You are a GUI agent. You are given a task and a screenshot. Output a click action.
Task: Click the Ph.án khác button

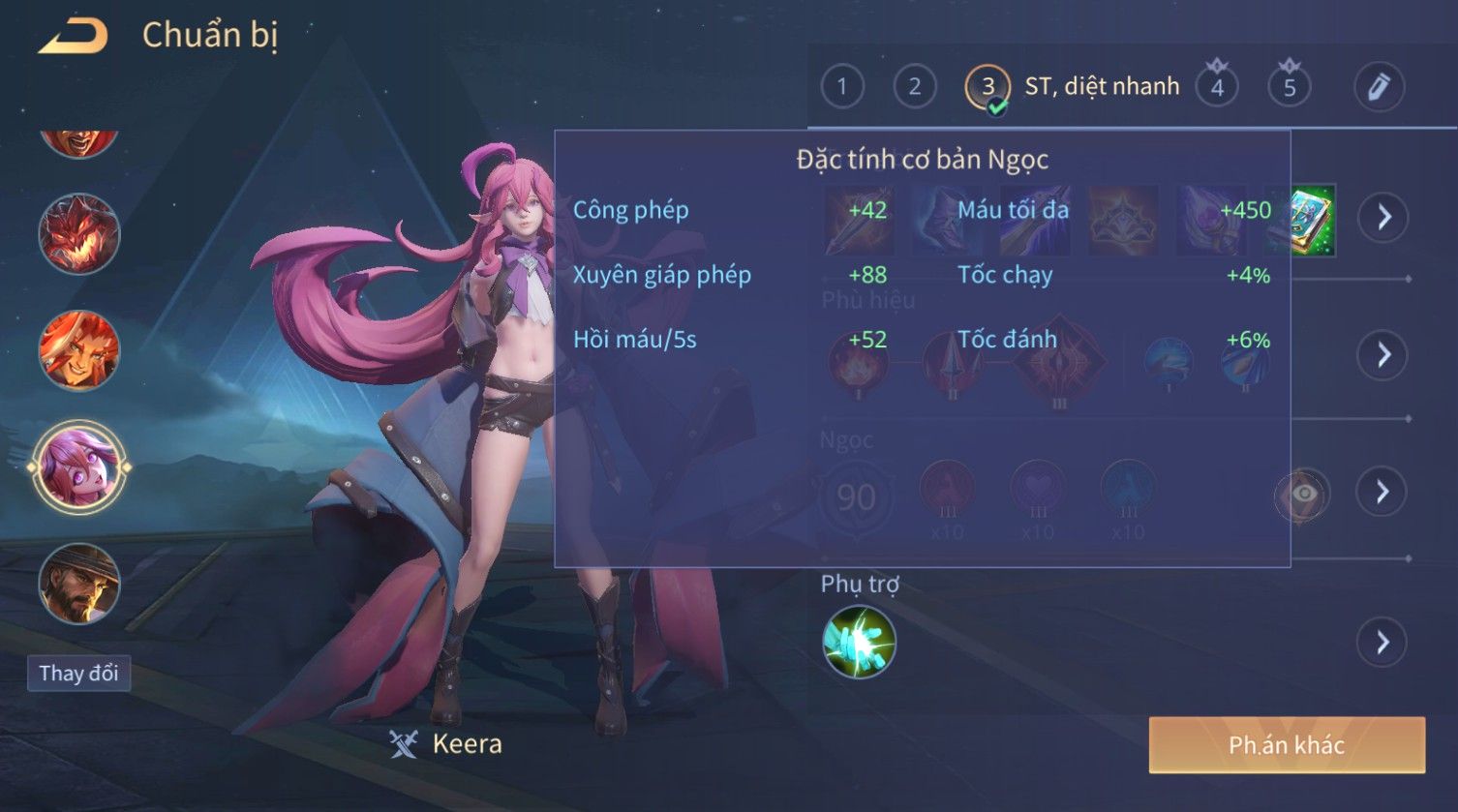[1287, 745]
